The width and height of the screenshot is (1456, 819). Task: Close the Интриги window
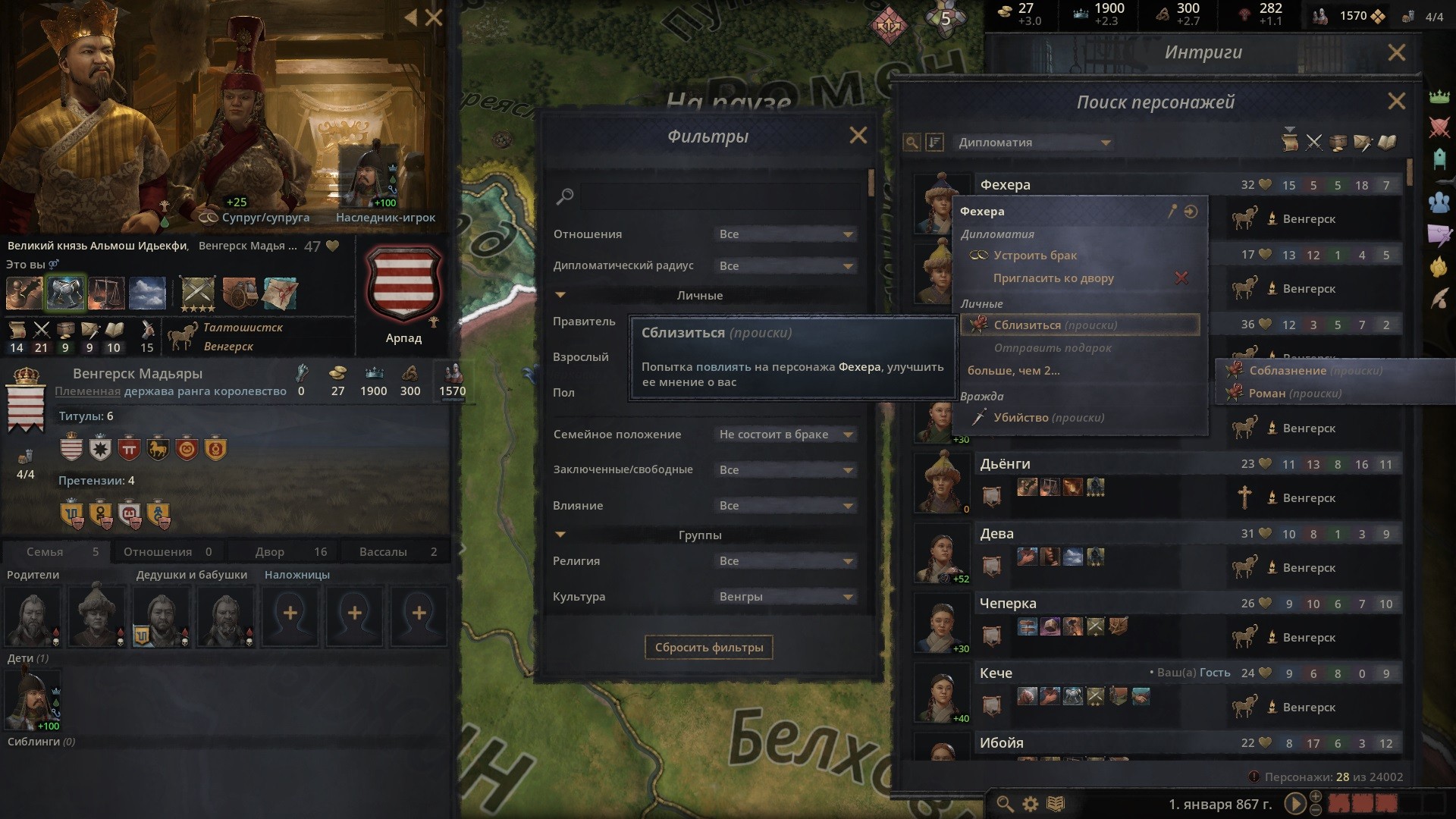click(x=1395, y=52)
